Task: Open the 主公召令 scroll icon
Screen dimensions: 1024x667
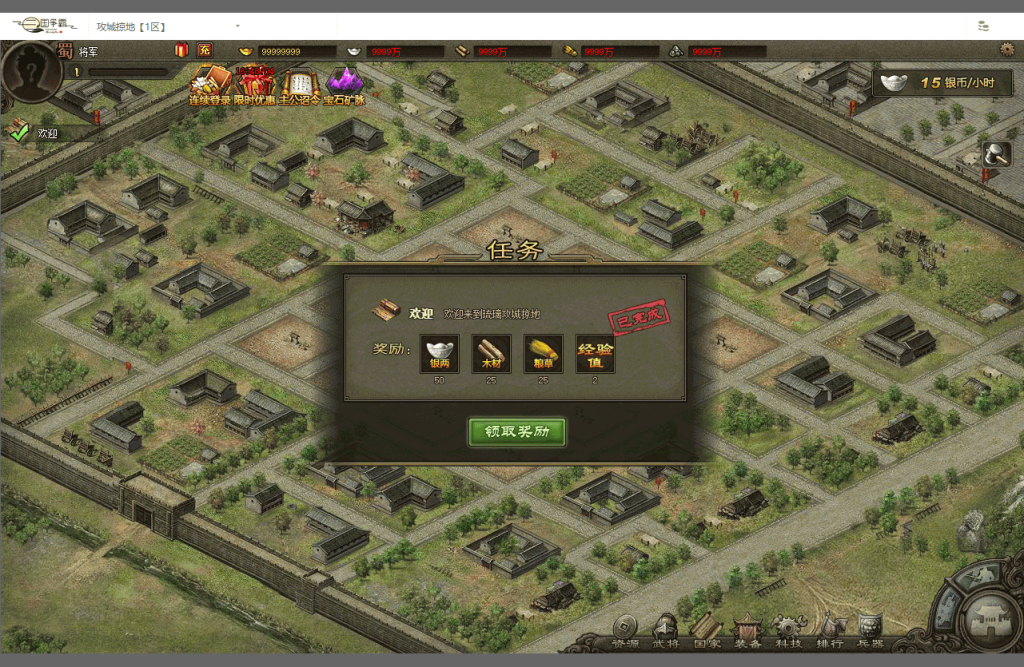Action: pyautogui.click(x=300, y=84)
